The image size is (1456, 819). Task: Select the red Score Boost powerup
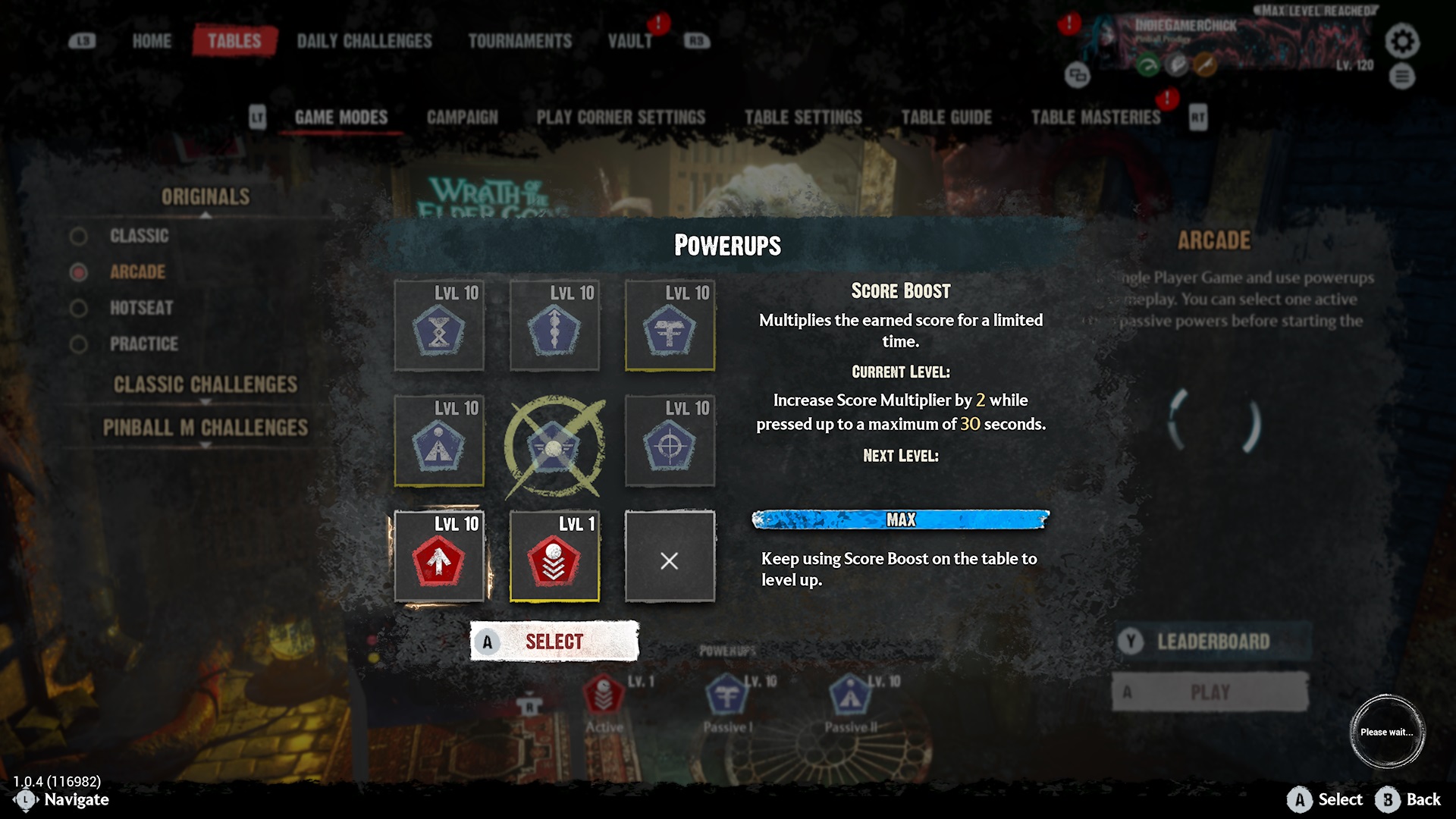pyautogui.click(x=439, y=557)
